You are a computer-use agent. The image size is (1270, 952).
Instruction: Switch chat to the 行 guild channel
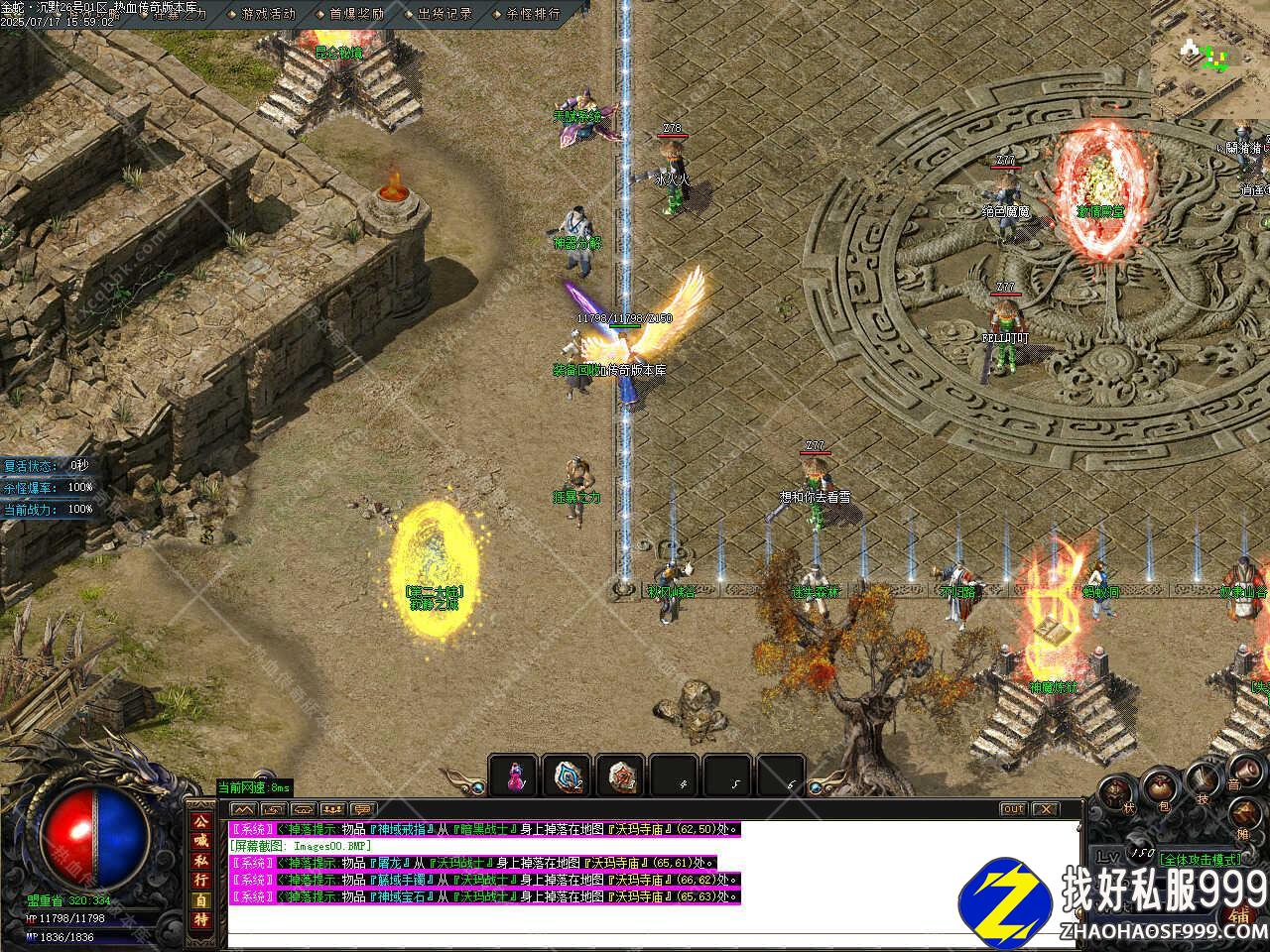200,881
